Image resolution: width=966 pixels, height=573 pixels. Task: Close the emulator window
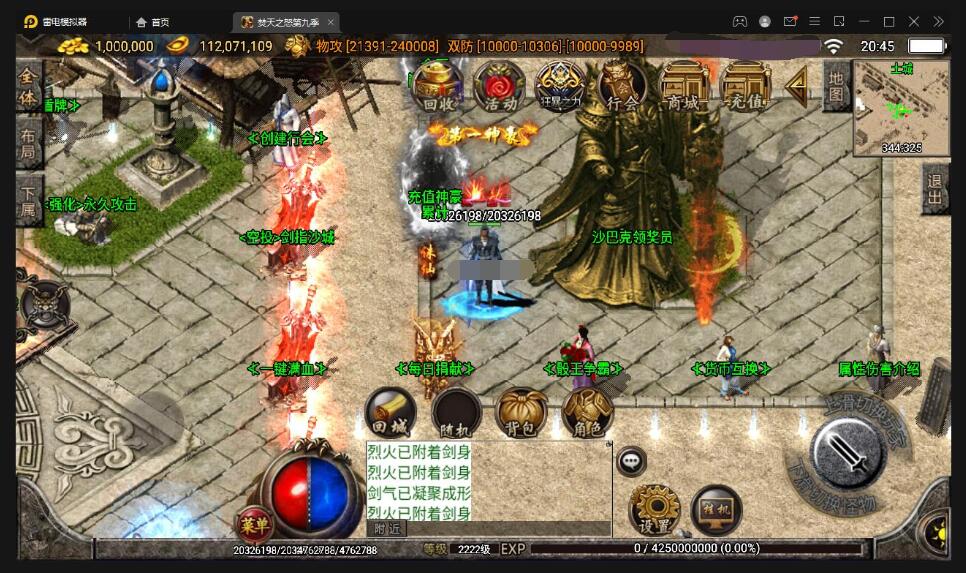click(913, 21)
